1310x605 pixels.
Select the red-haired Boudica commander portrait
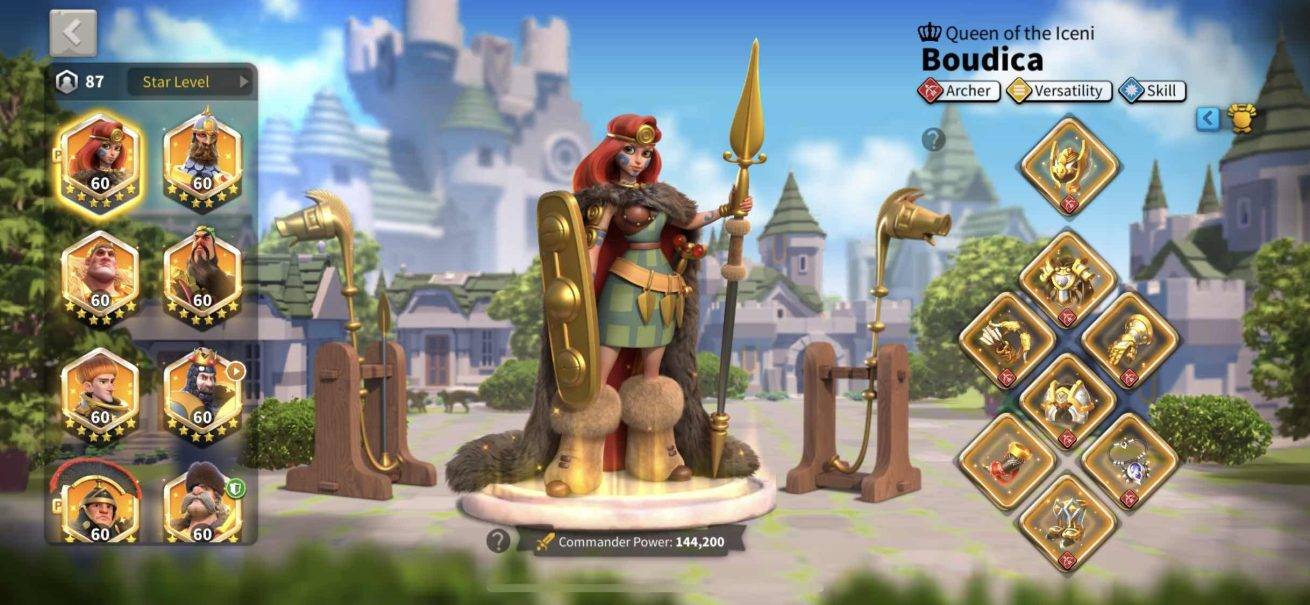point(100,159)
